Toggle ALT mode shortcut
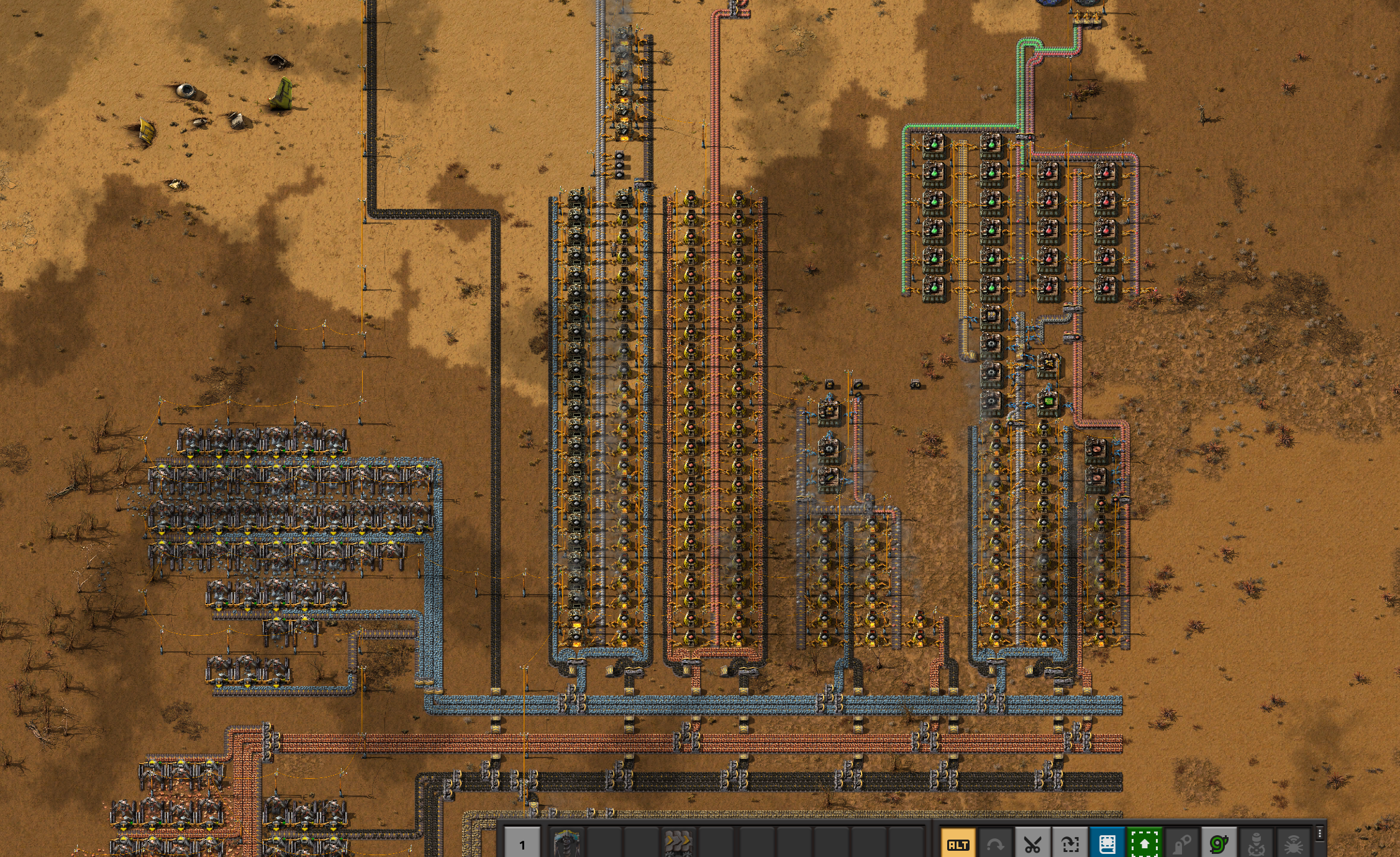 (x=958, y=844)
